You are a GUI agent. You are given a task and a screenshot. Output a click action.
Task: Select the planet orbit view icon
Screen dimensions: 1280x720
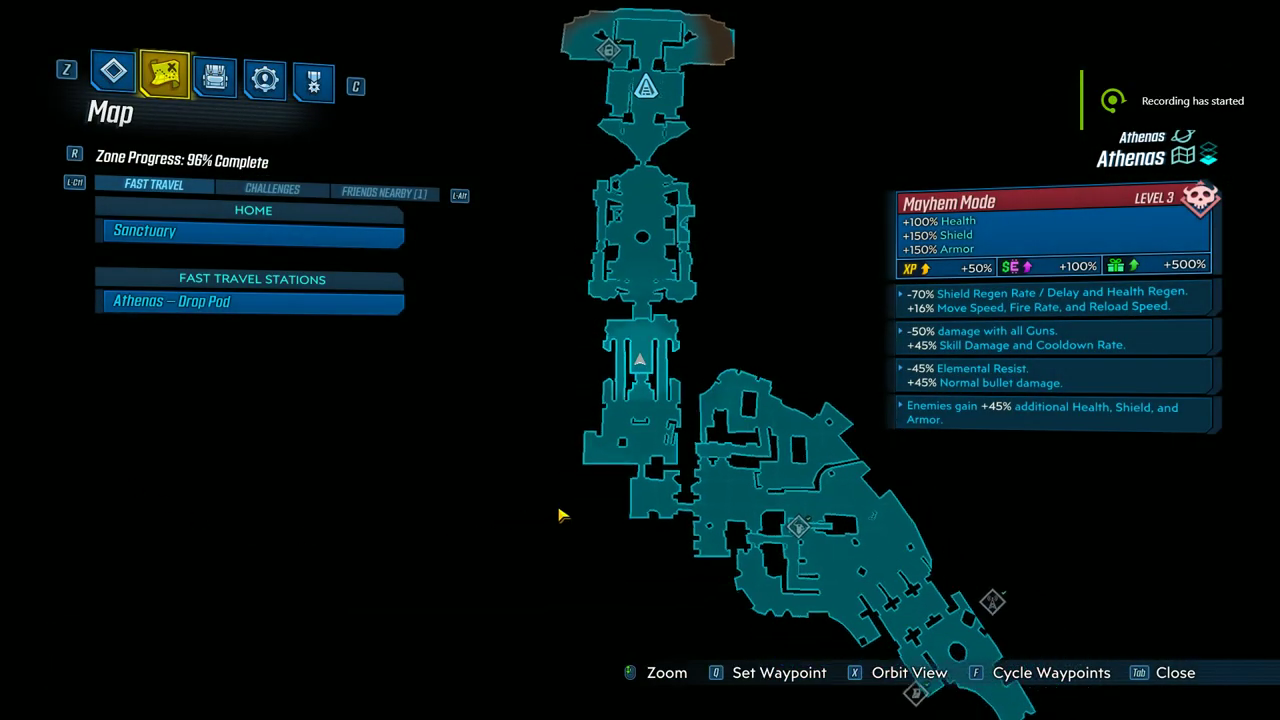pos(1183,136)
